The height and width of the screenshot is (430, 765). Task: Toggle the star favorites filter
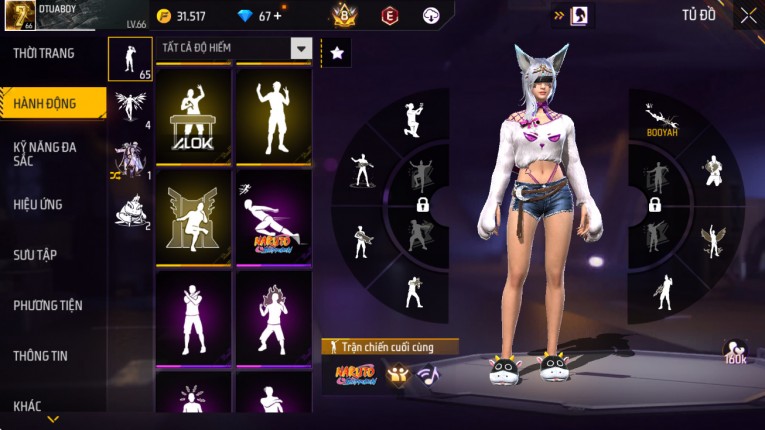coord(336,54)
